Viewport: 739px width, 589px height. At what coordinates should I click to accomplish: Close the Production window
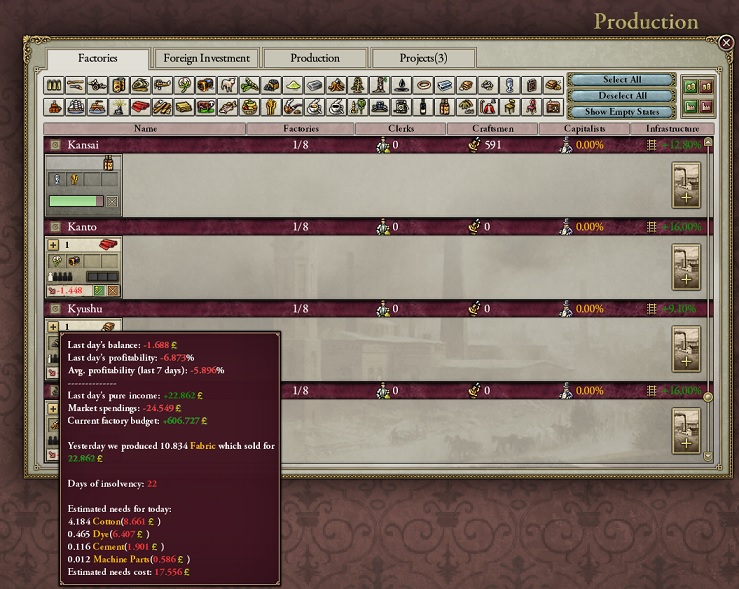click(726, 42)
